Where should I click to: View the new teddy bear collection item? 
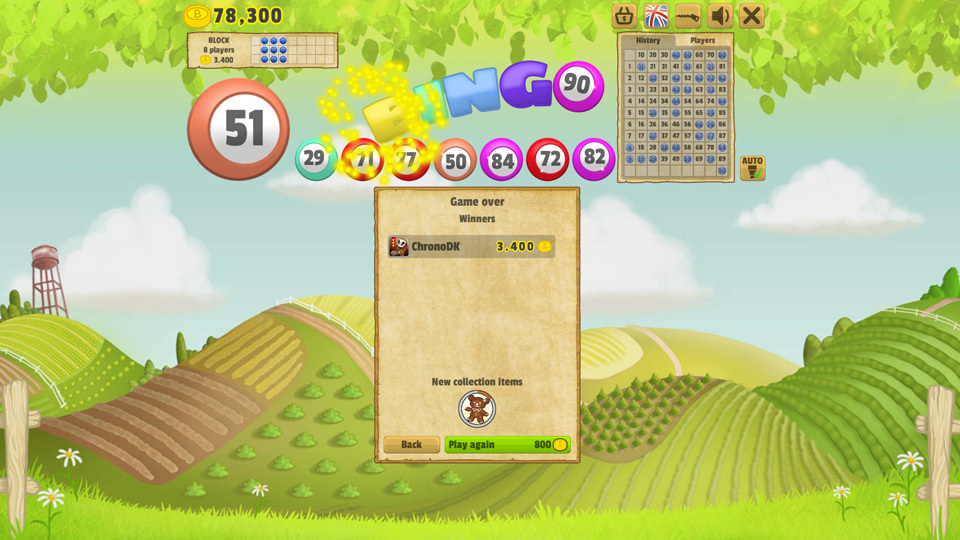click(477, 408)
